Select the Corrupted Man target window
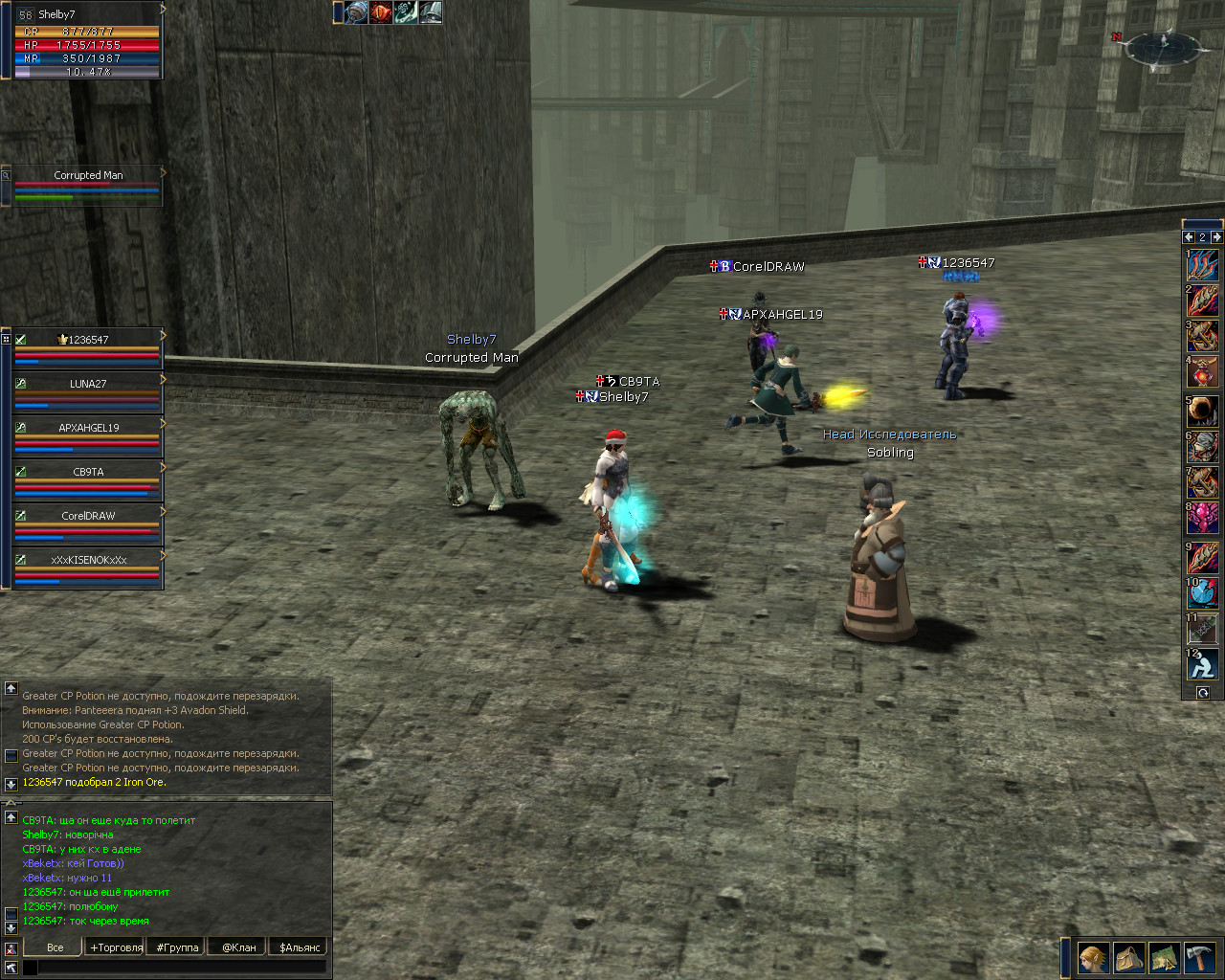Image resolution: width=1225 pixels, height=980 pixels. 88,186
